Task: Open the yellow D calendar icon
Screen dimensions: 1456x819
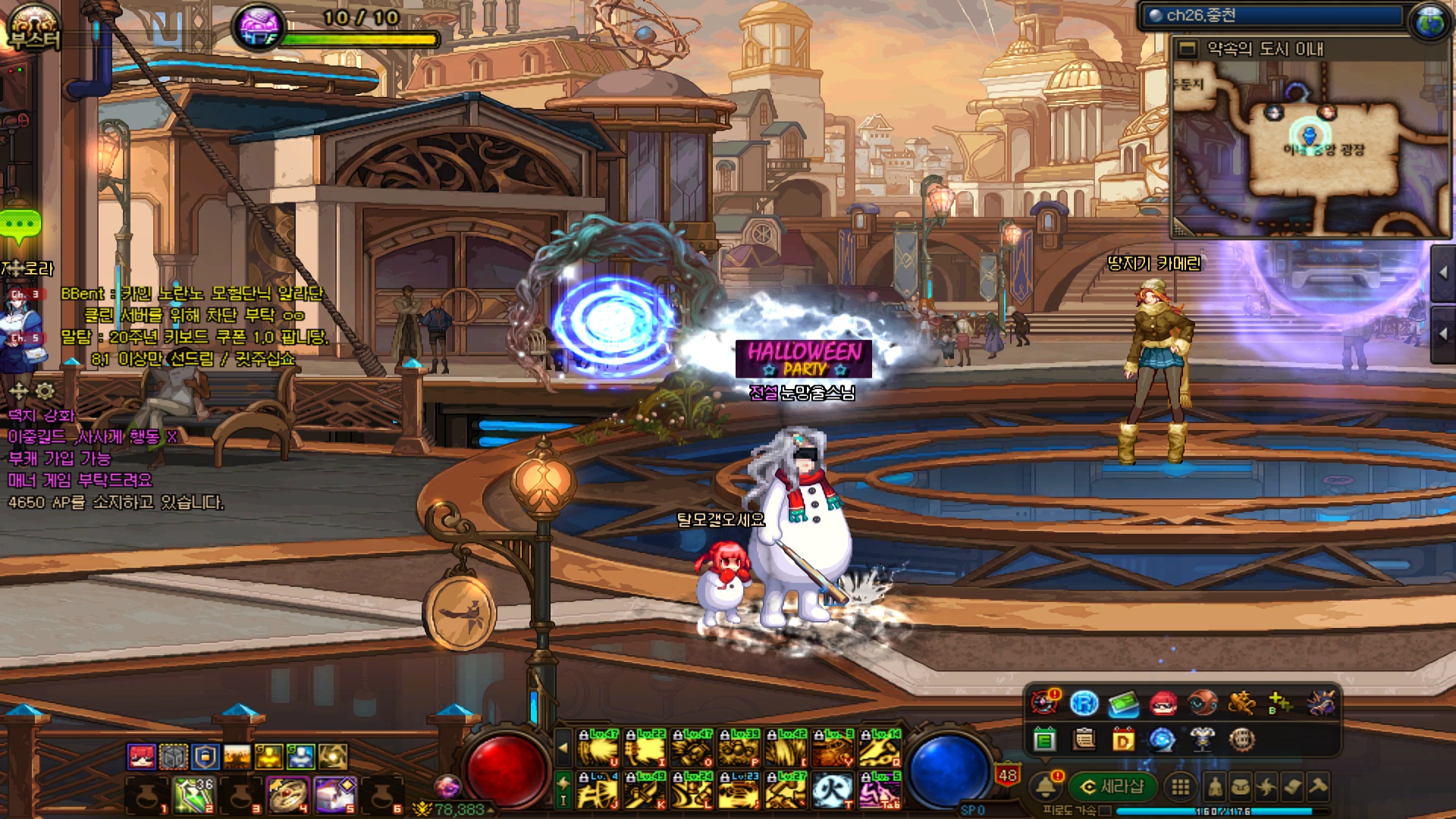Action: click(x=1123, y=739)
